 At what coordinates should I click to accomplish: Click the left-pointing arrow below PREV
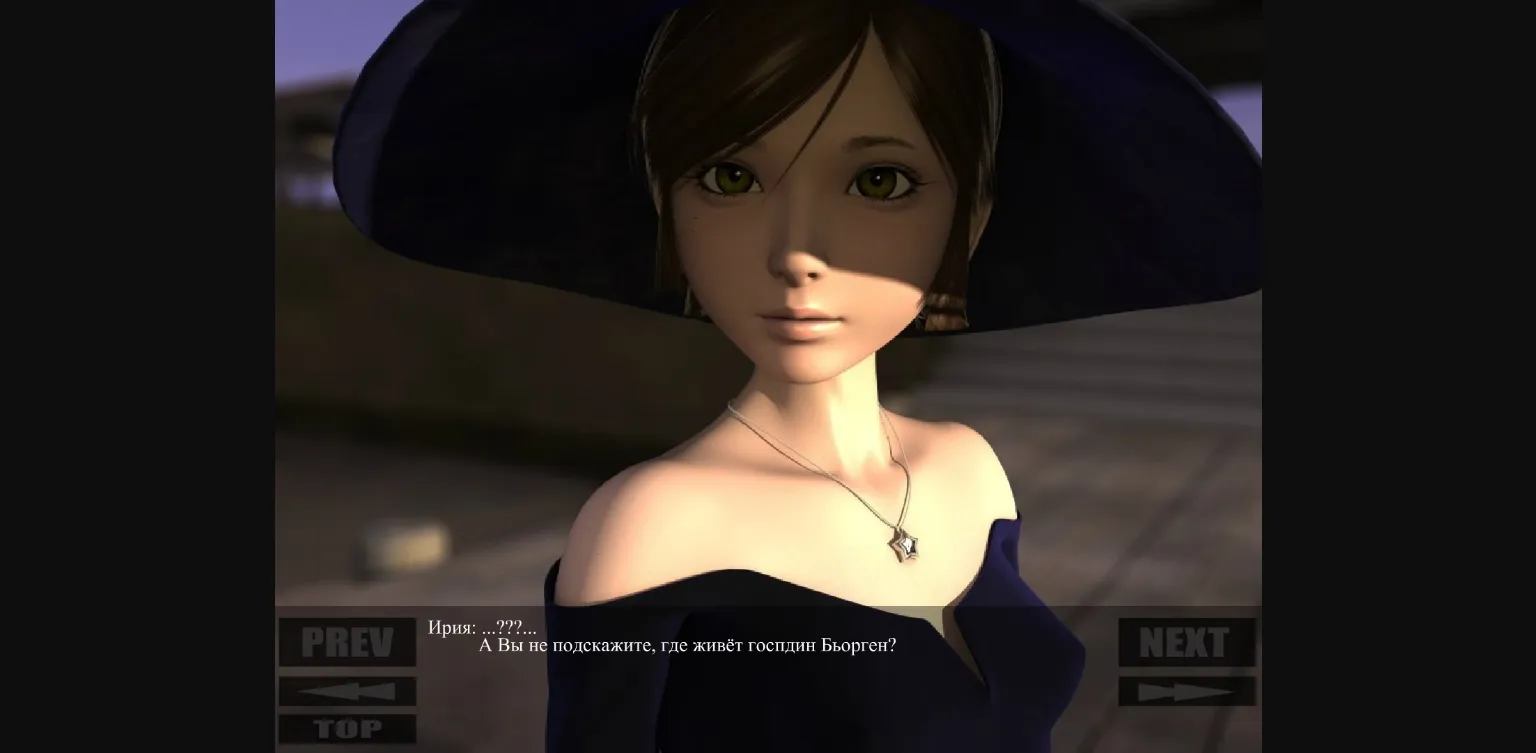coord(346,690)
